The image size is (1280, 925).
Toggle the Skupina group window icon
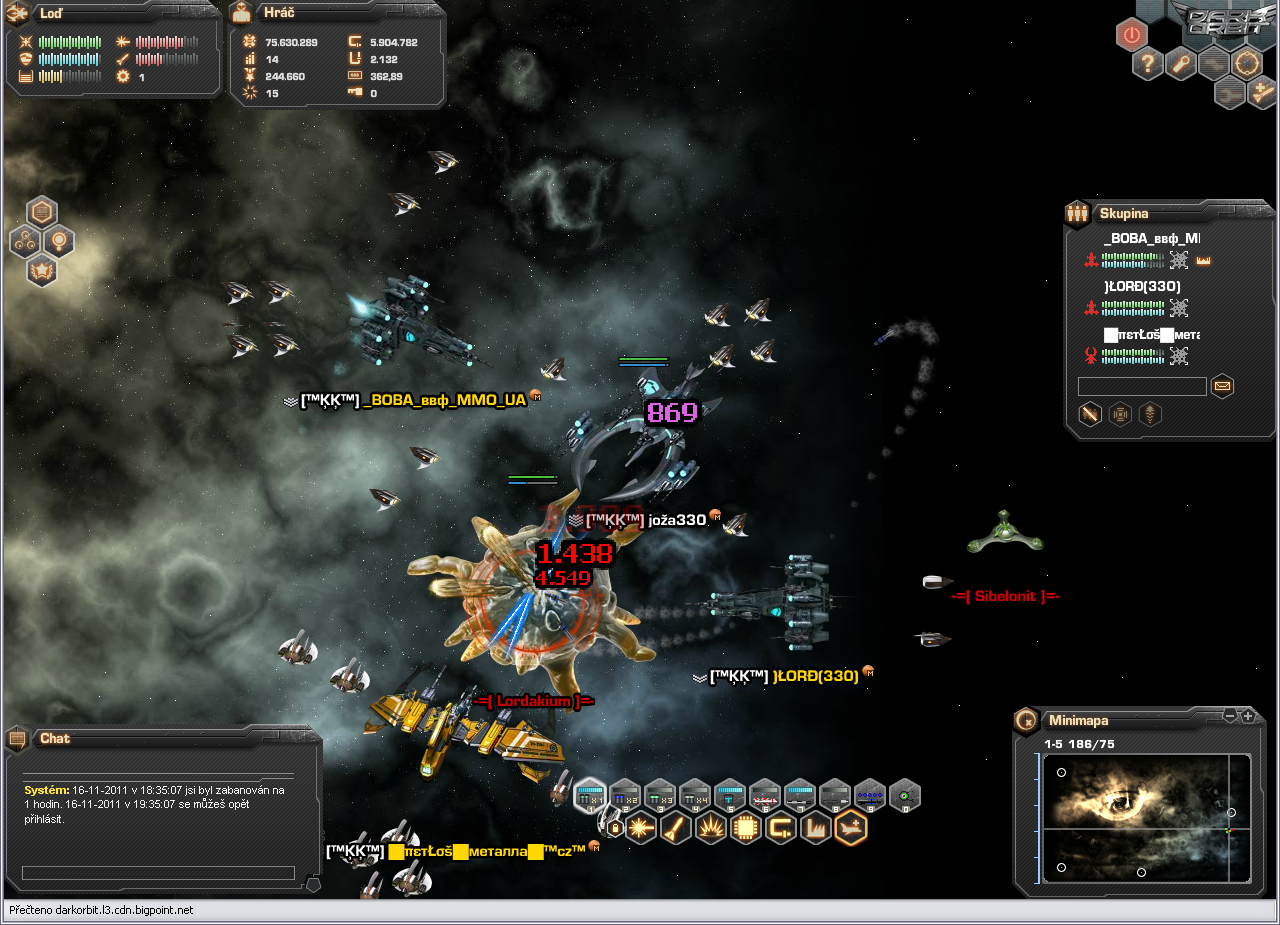tap(1077, 212)
